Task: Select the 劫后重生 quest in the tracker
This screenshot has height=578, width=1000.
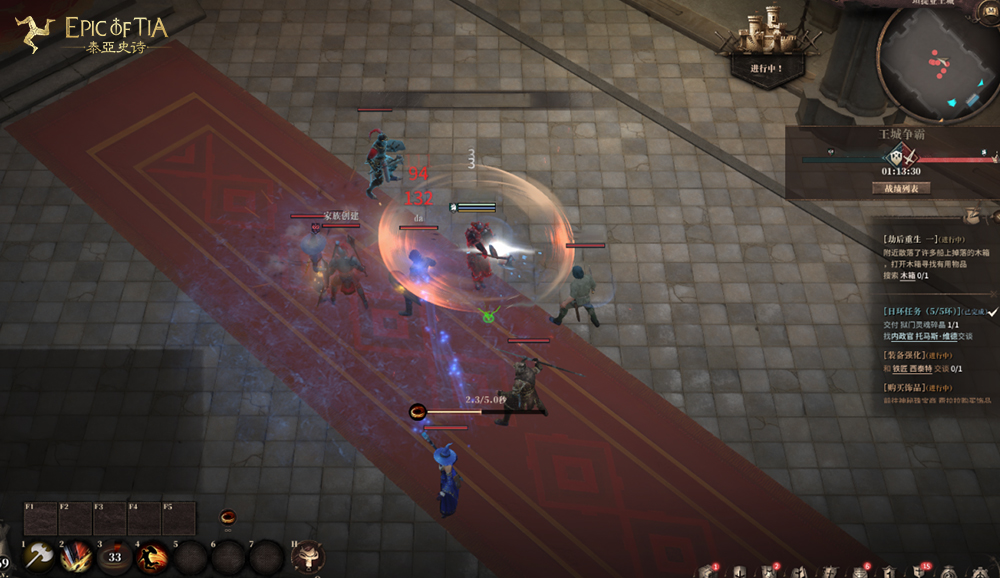Action: click(x=910, y=239)
